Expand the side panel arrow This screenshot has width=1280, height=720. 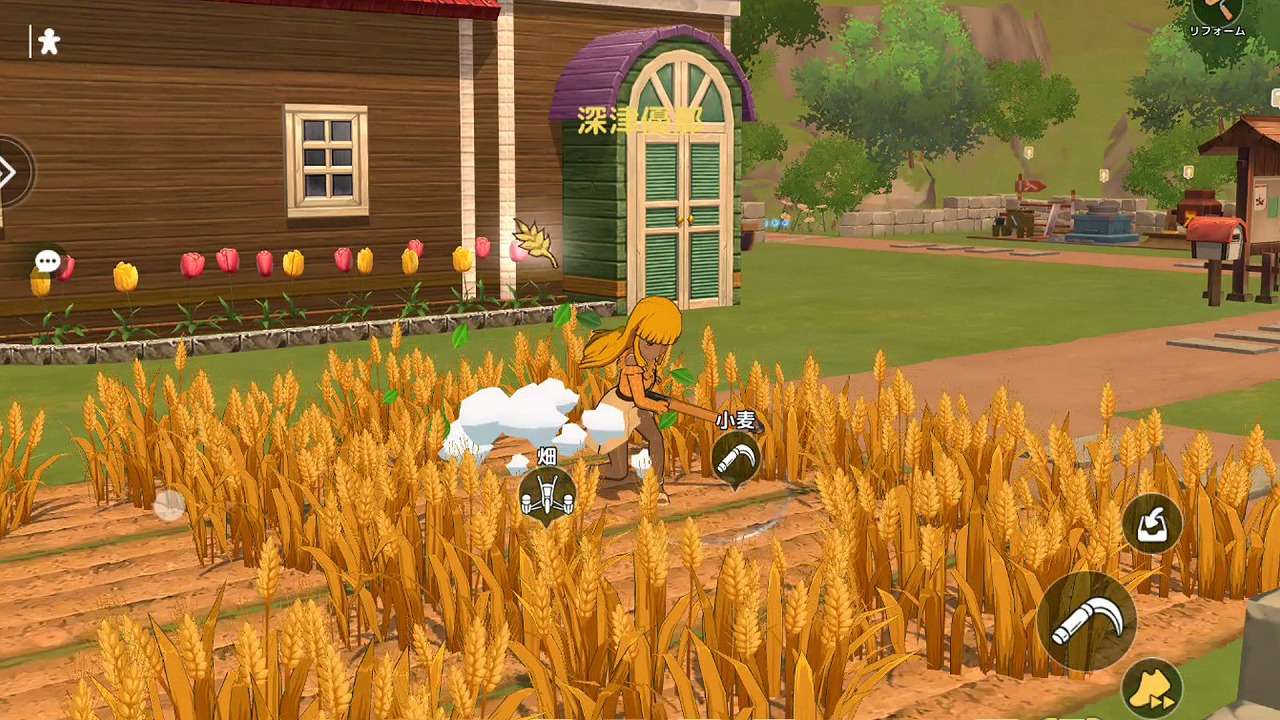point(9,172)
